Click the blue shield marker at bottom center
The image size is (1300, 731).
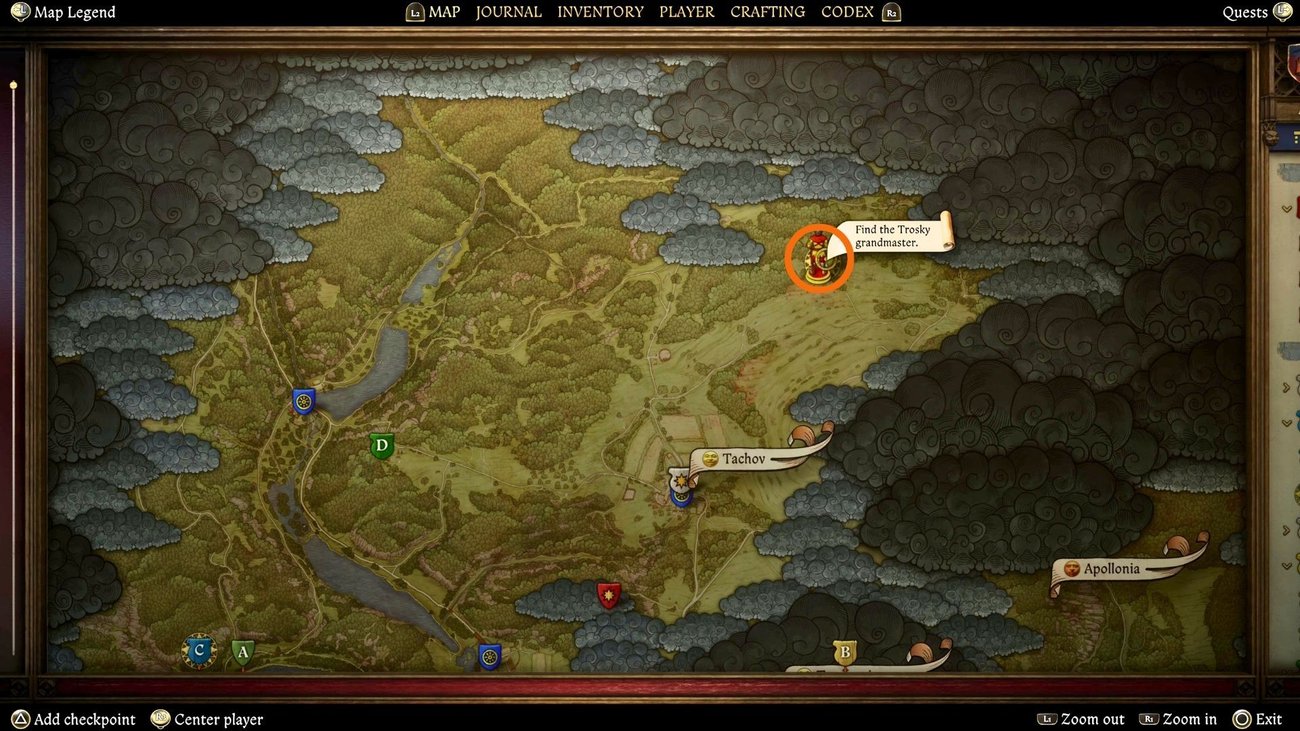click(x=489, y=657)
